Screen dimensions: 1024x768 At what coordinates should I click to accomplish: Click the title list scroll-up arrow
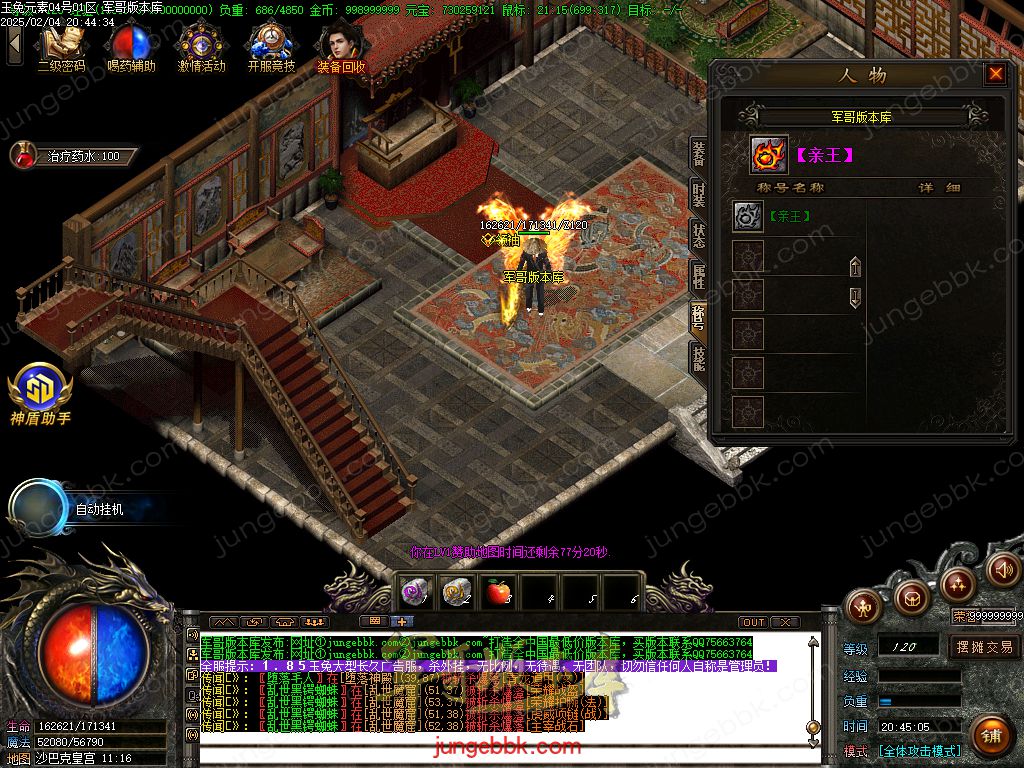(855, 267)
